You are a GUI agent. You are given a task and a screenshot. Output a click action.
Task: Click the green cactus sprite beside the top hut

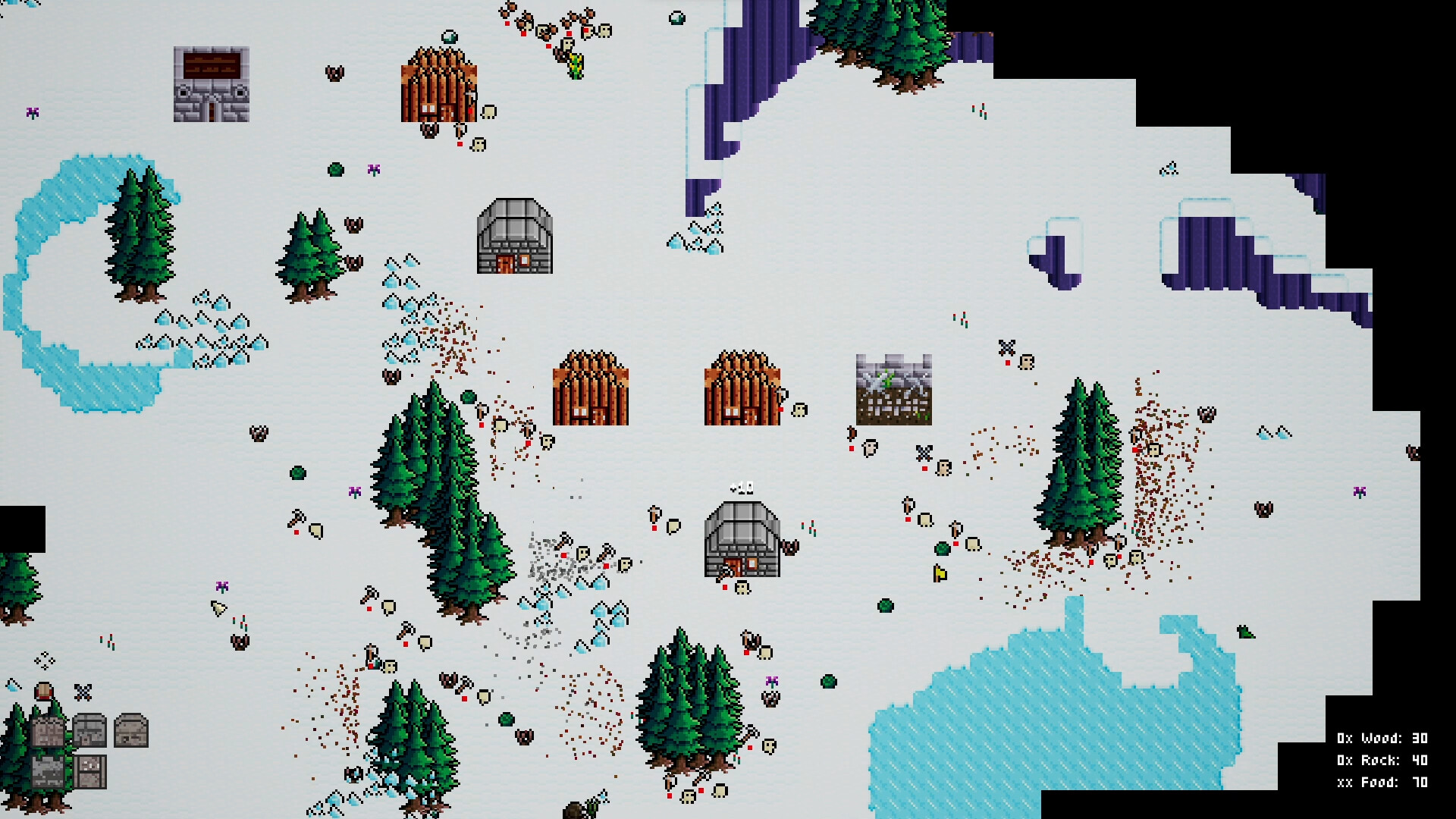point(574,65)
